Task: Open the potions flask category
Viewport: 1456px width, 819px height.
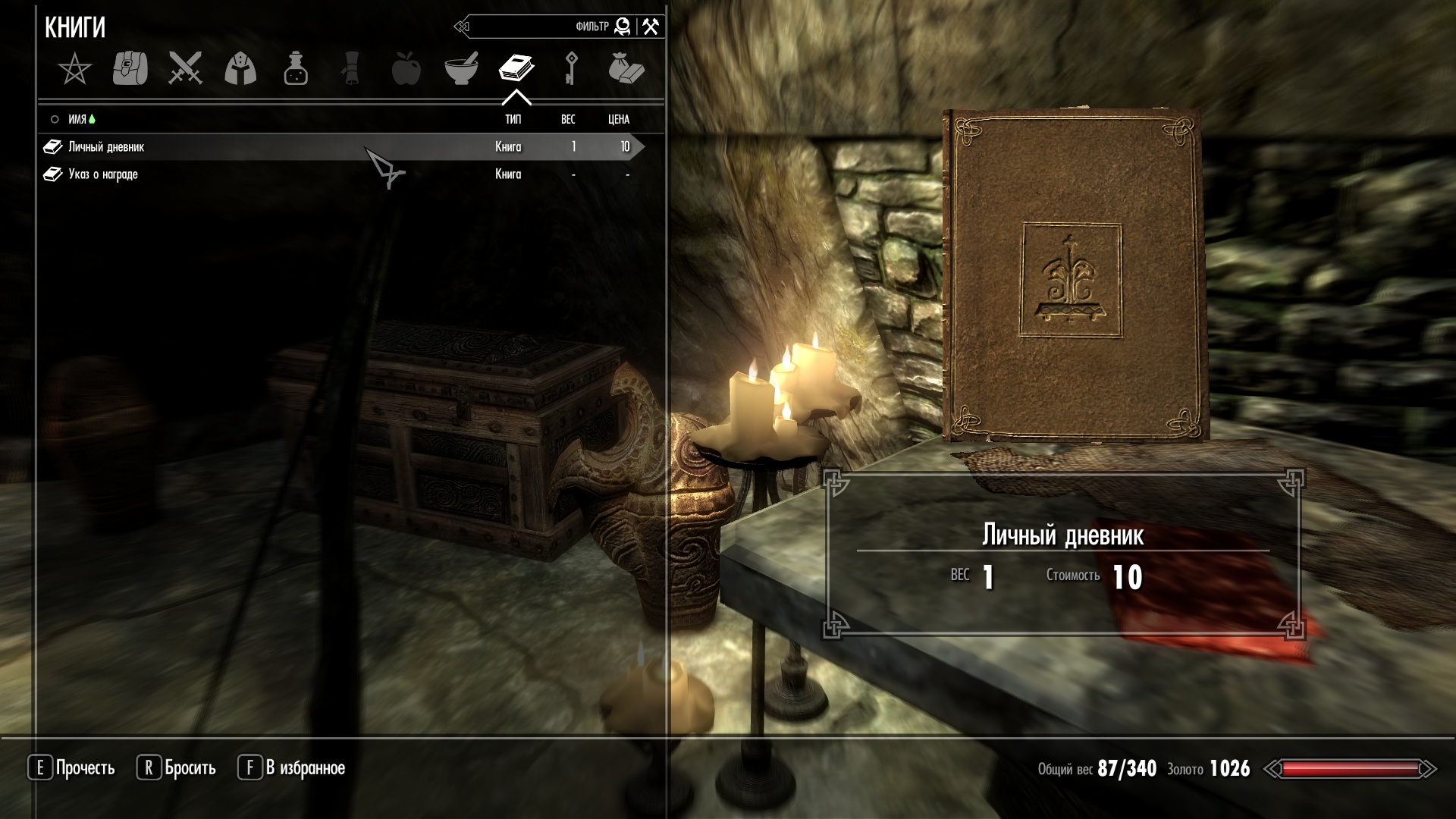Action: click(x=296, y=69)
